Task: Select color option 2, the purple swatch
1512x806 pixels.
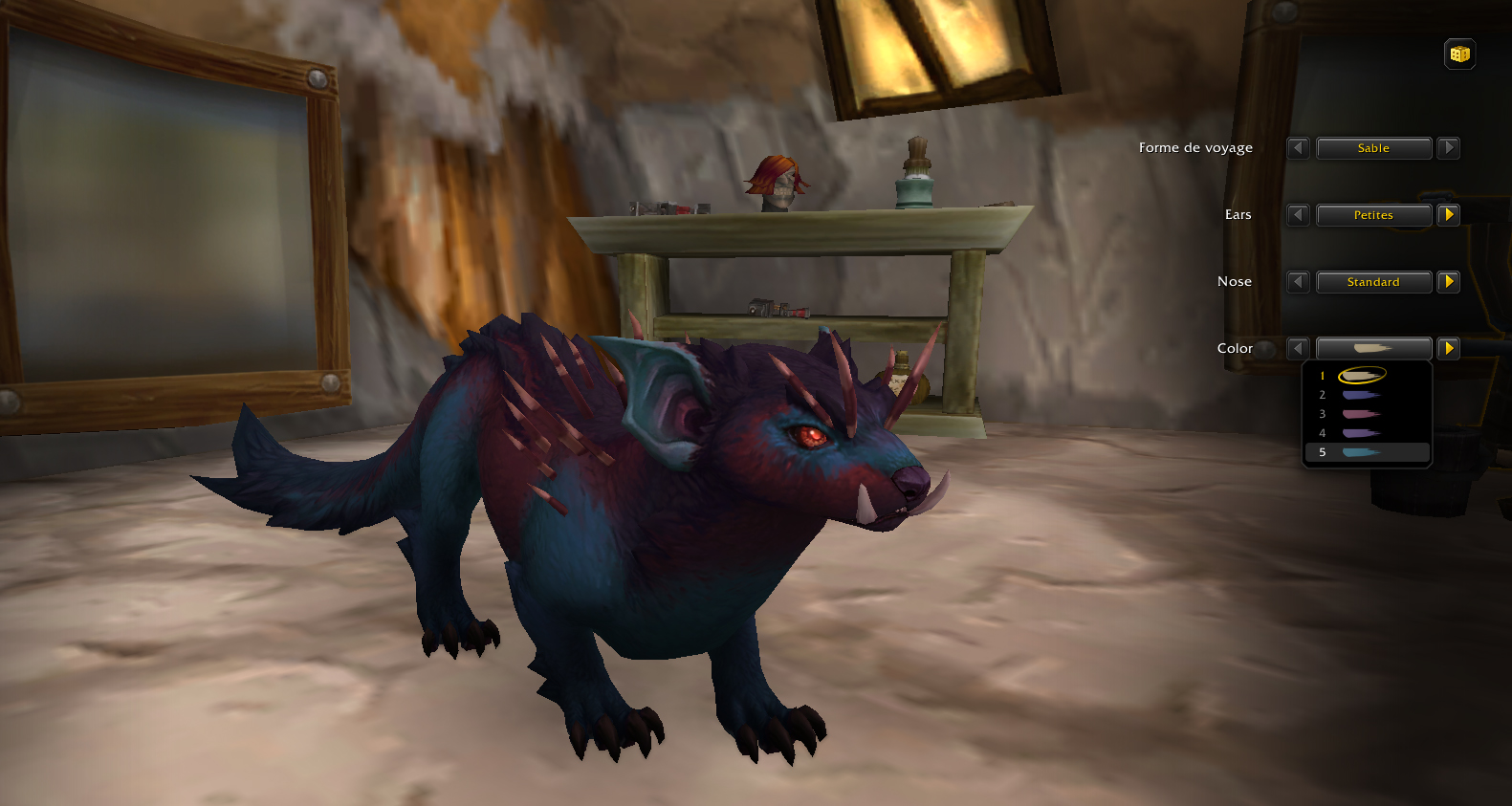Action: click(1362, 394)
